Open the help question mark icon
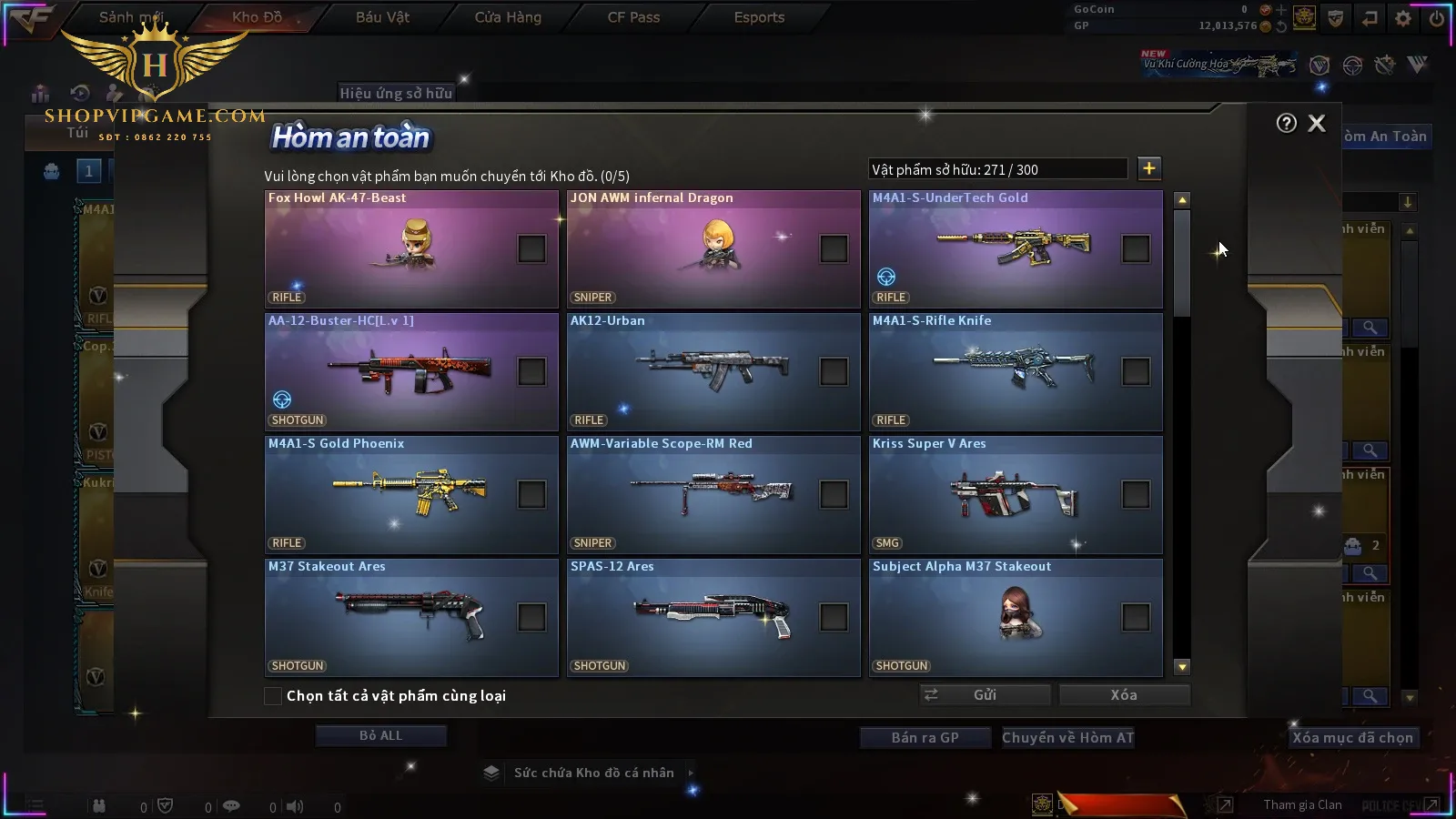The height and width of the screenshot is (819, 1456). click(1286, 124)
